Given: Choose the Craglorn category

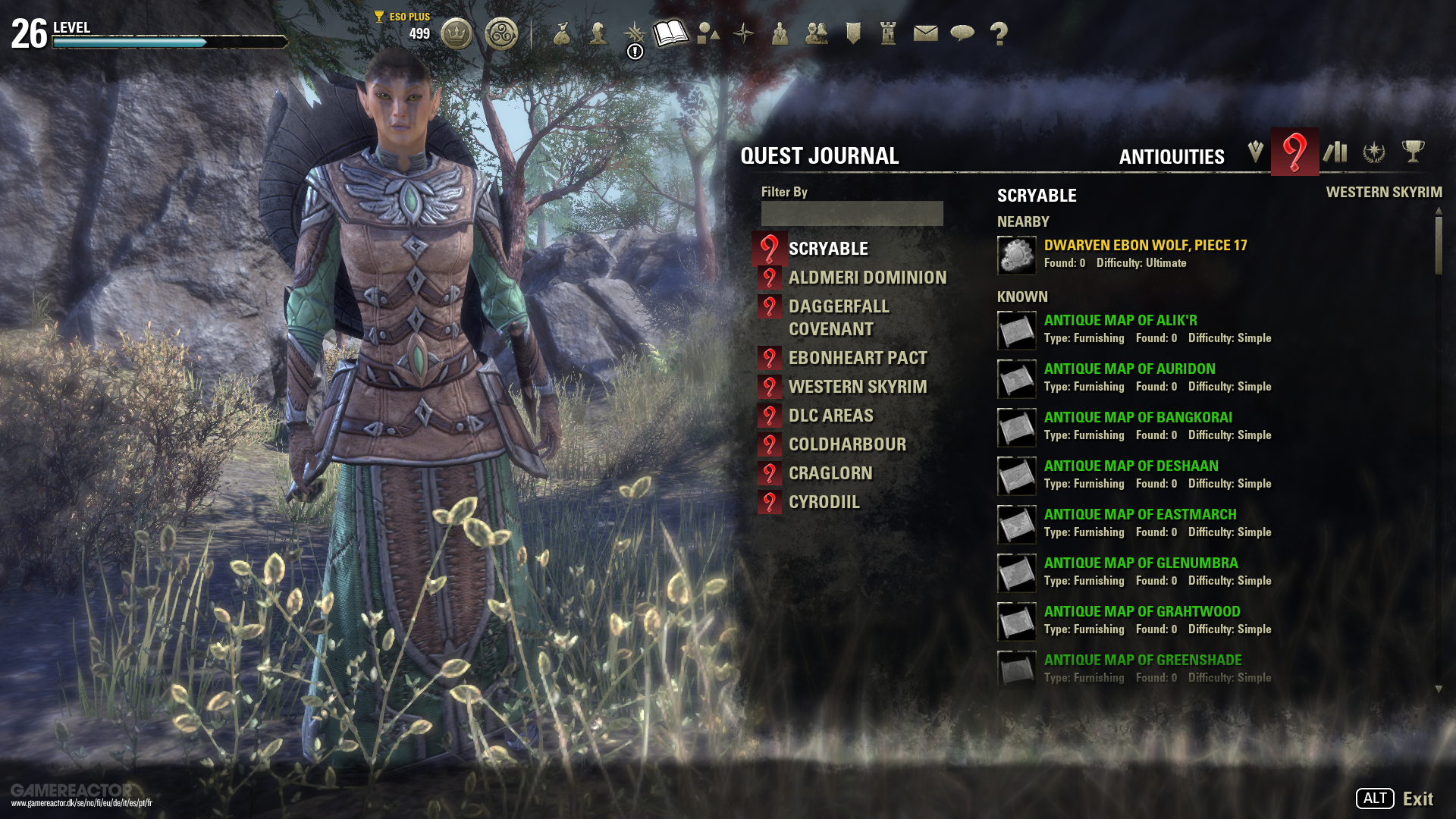Looking at the screenshot, I should pos(830,473).
